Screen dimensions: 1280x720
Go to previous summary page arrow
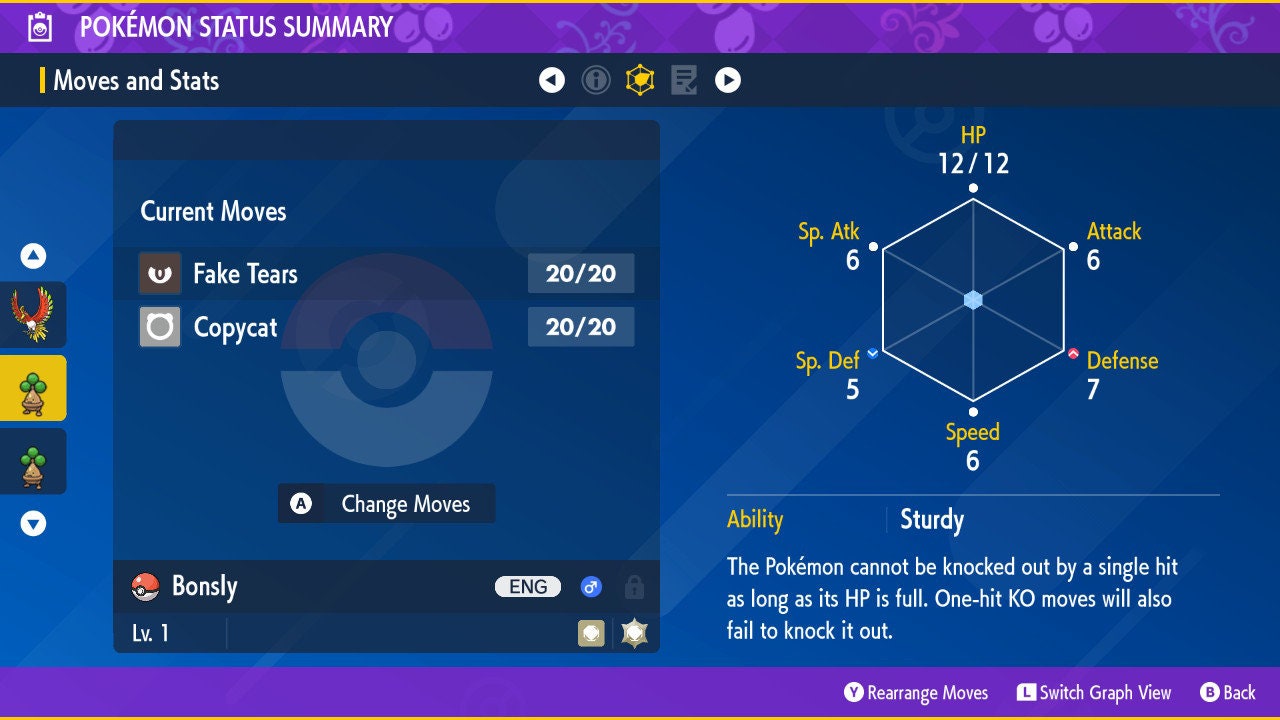click(552, 80)
